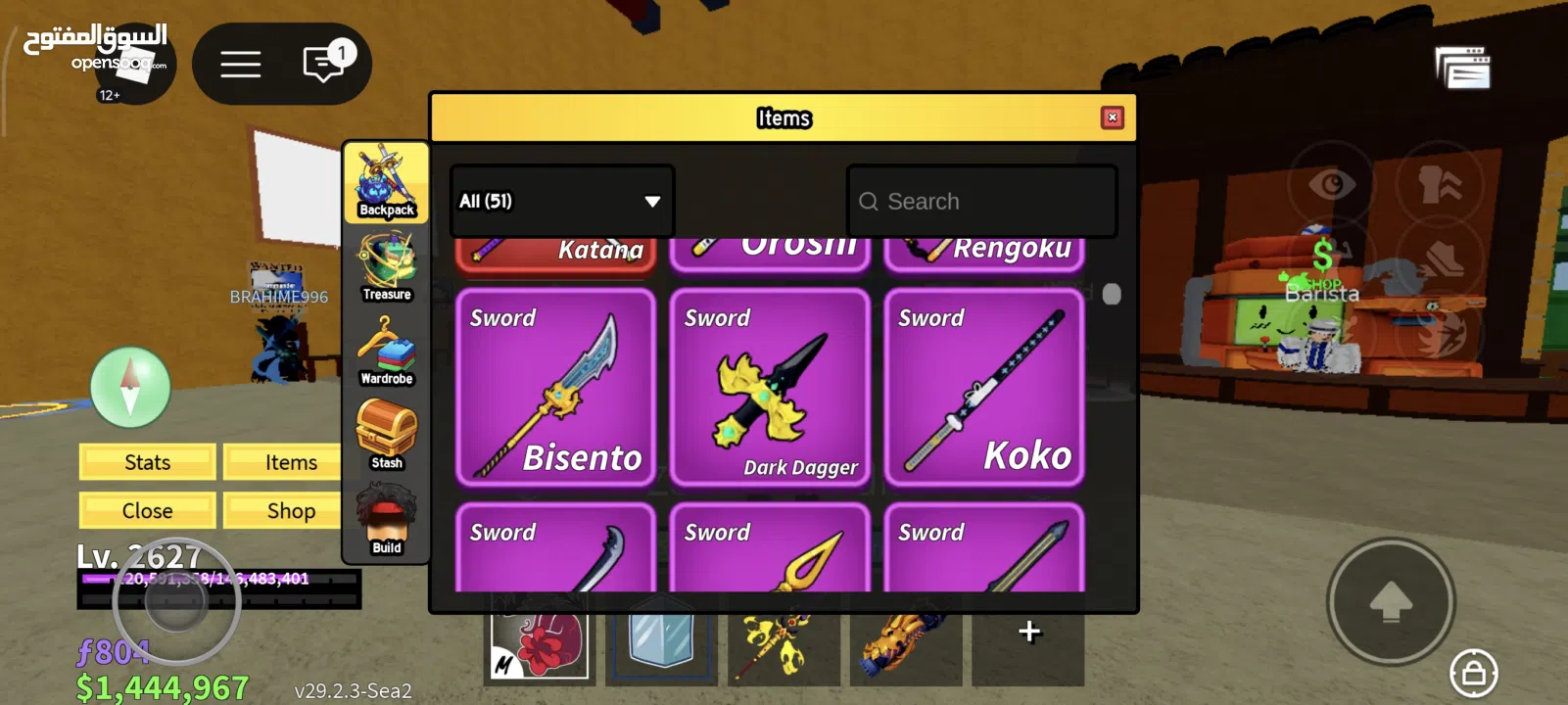Tap the compass icon
The image size is (1568, 705).
point(130,387)
